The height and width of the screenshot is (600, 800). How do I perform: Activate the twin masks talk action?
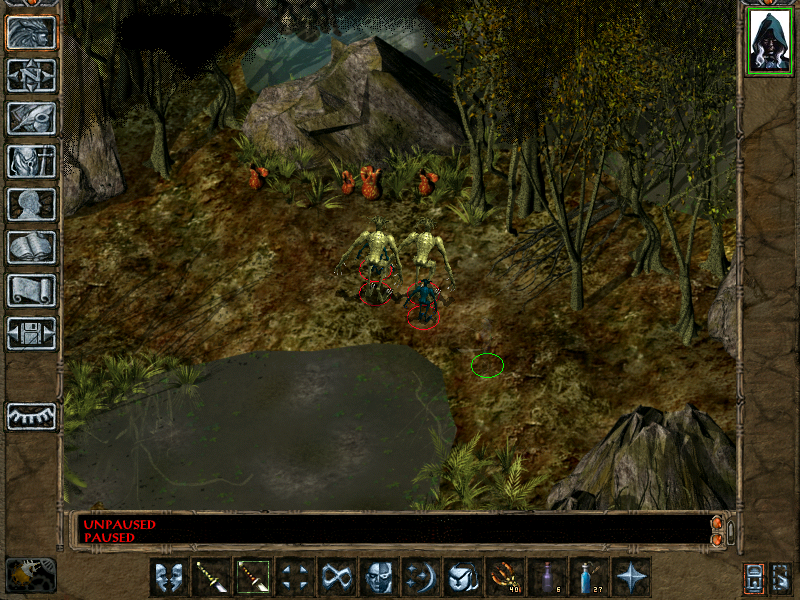click(x=169, y=577)
